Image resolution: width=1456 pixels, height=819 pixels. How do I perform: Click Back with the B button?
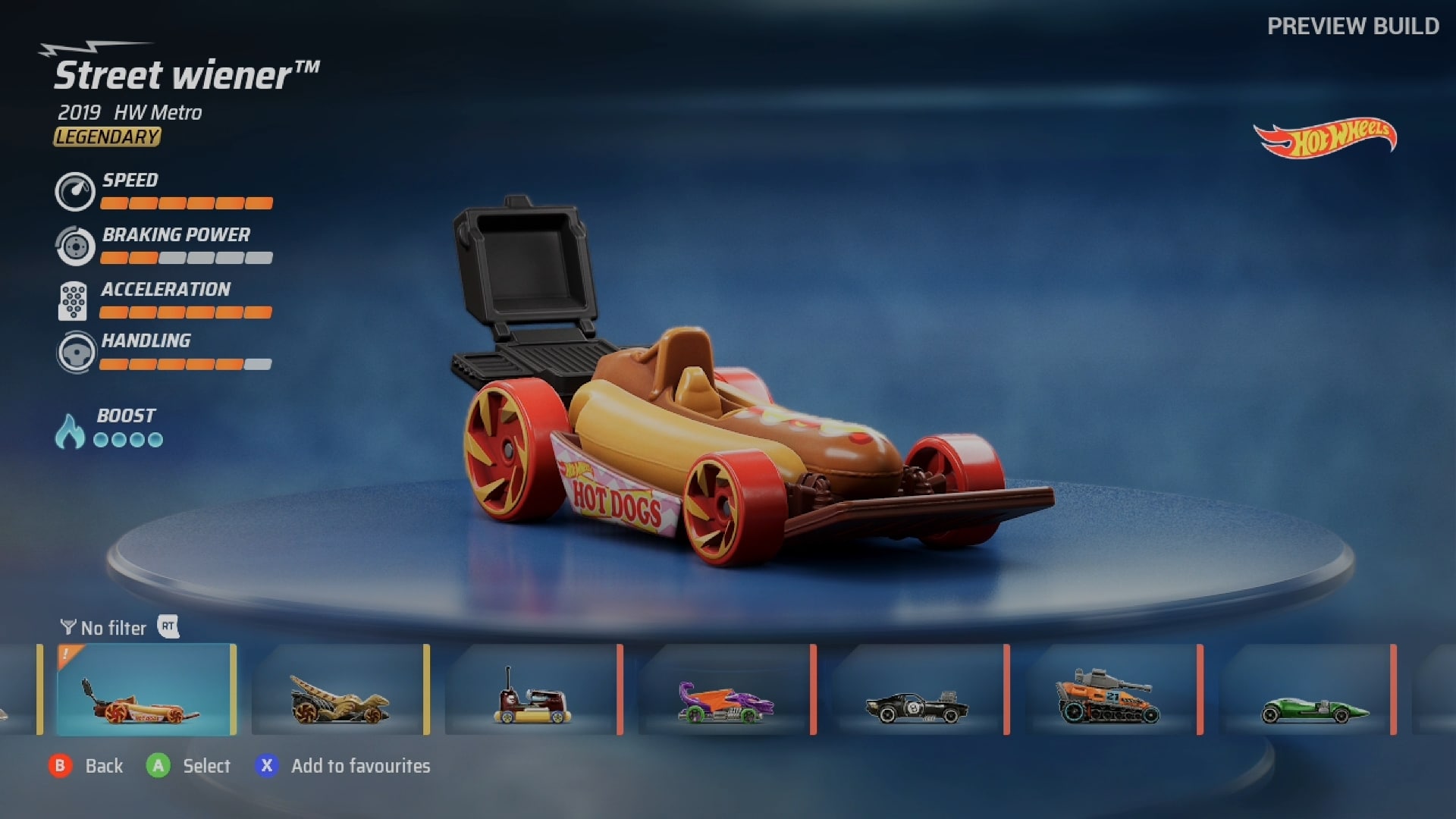click(x=59, y=766)
